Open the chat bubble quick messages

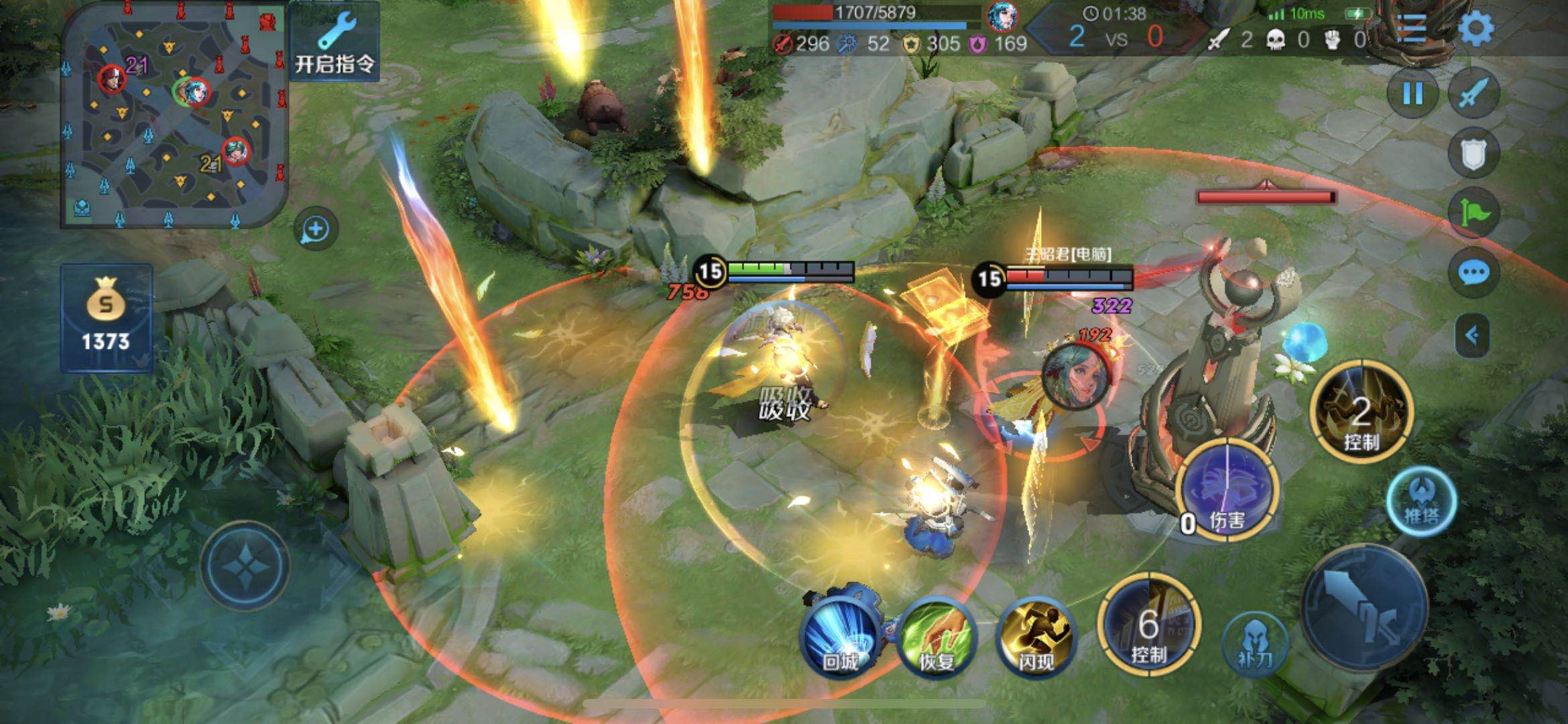pos(1473,273)
